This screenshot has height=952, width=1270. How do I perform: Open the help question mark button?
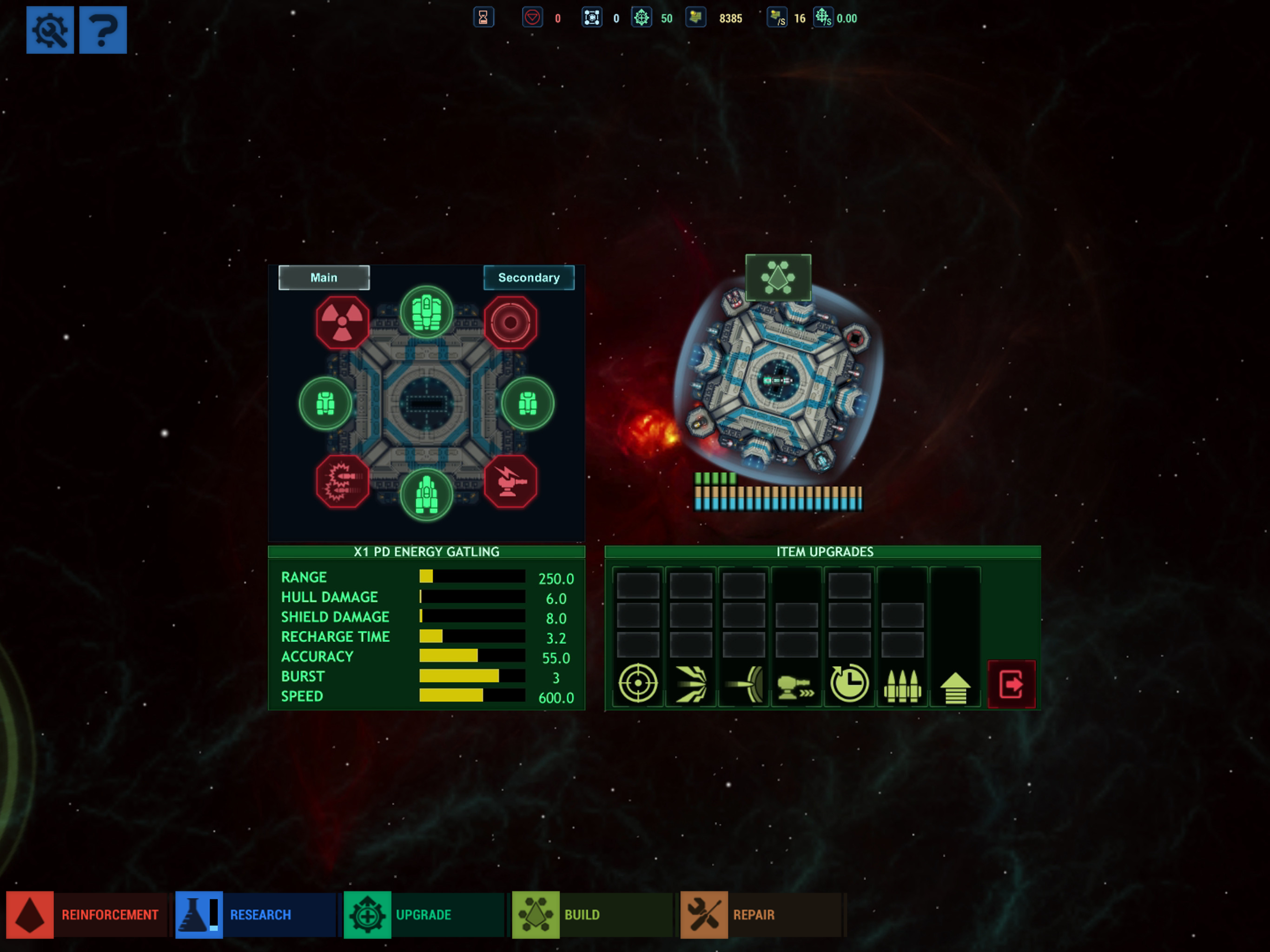[103, 30]
